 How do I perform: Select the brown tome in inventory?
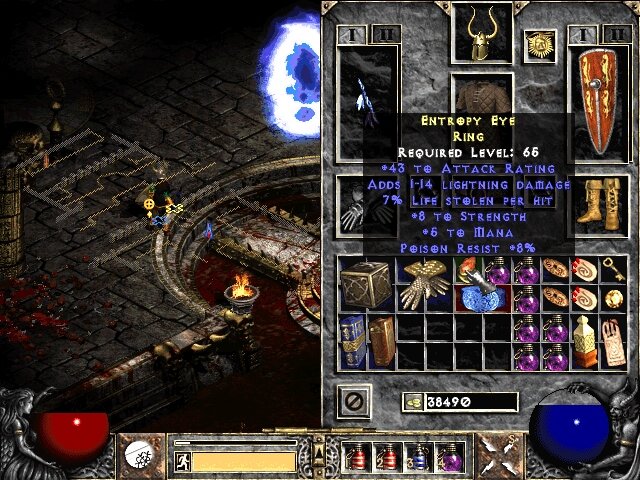click(x=381, y=340)
